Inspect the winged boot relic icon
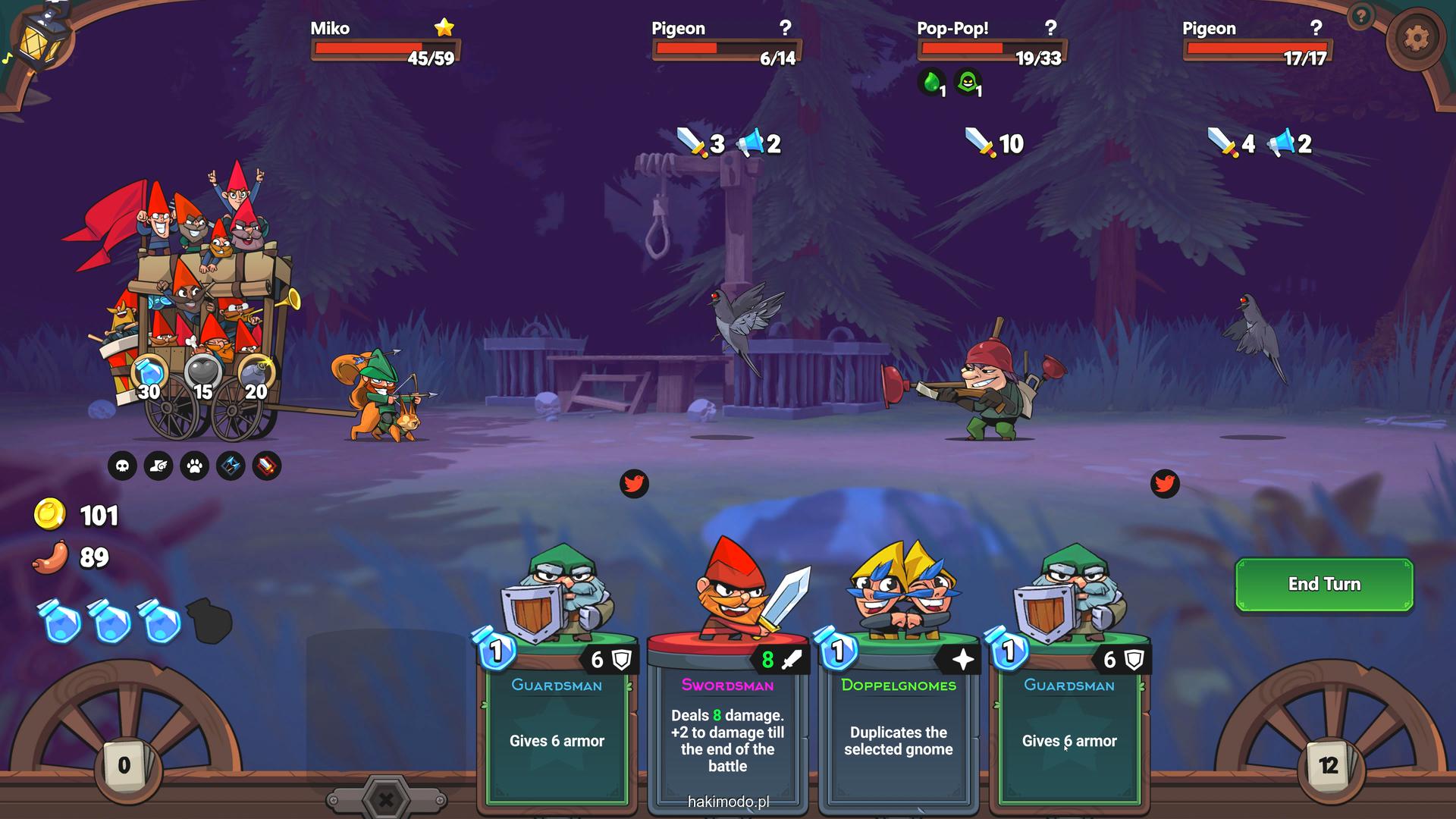Image resolution: width=1456 pixels, height=819 pixels. click(158, 466)
